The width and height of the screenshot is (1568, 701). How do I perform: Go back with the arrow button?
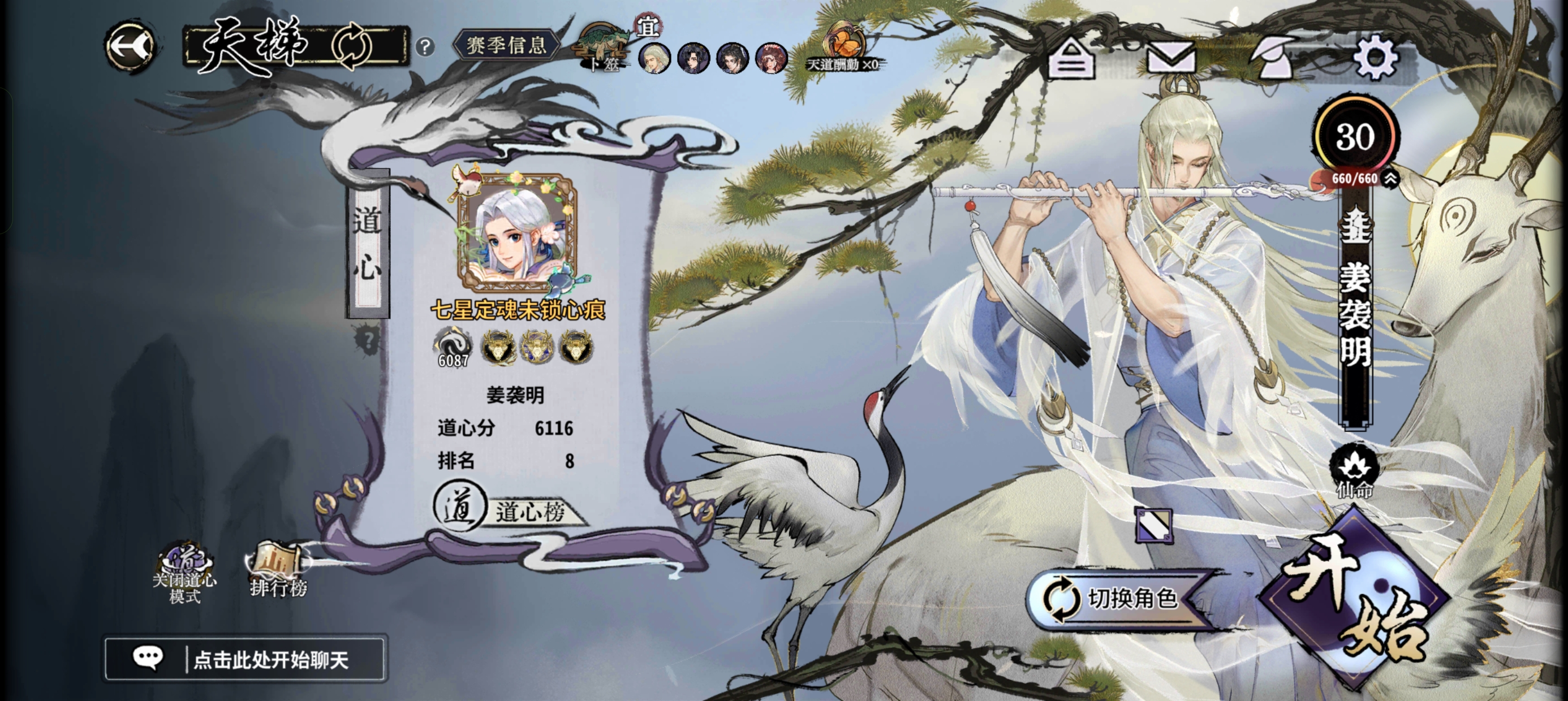click(130, 47)
